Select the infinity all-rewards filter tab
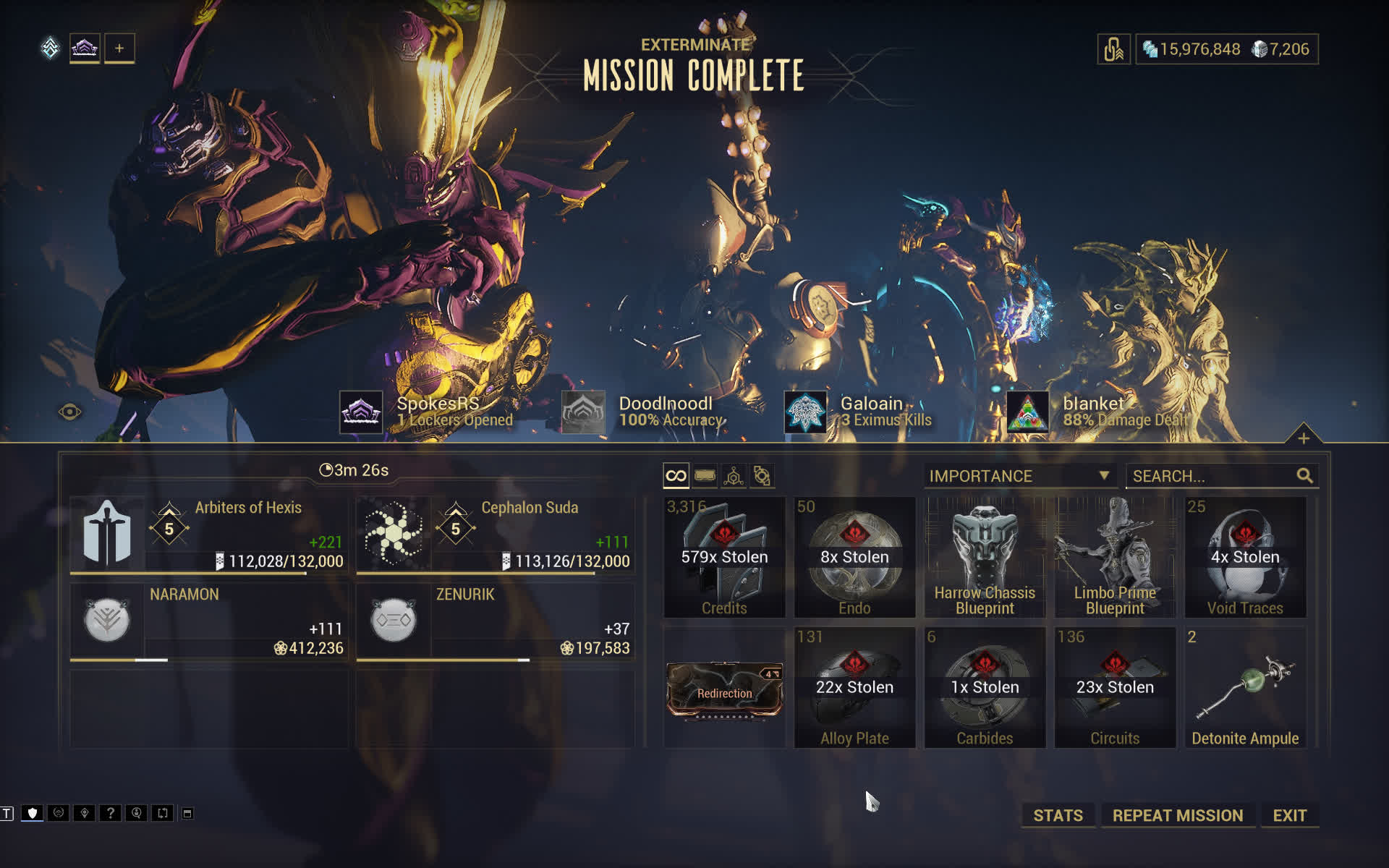 676,476
